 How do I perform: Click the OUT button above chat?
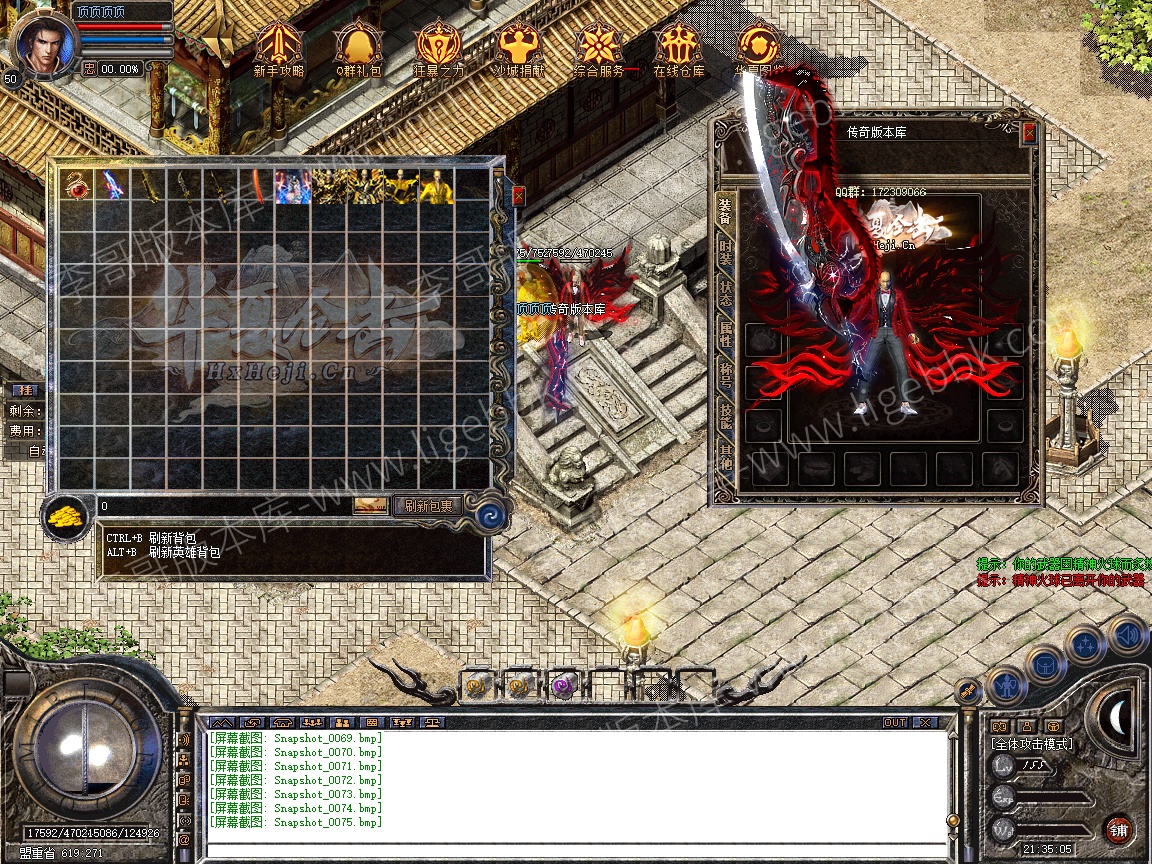pyautogui.click(x=894, y=722)
